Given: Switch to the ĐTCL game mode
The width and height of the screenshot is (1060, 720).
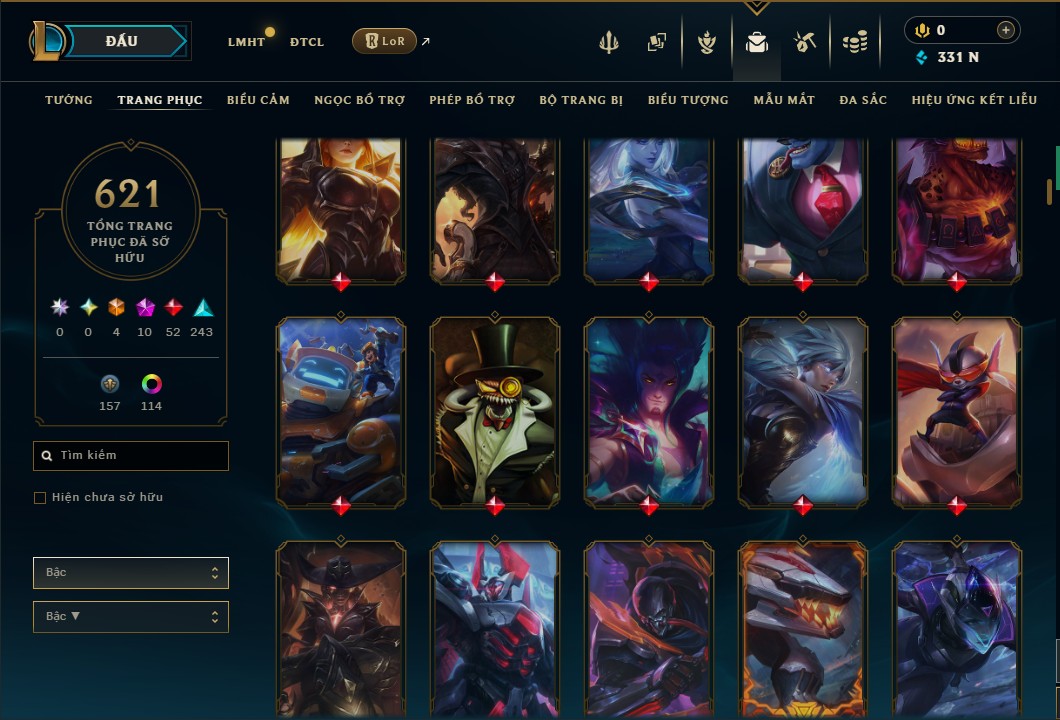Looking at the screenshot, I should [x=307, y=42].
